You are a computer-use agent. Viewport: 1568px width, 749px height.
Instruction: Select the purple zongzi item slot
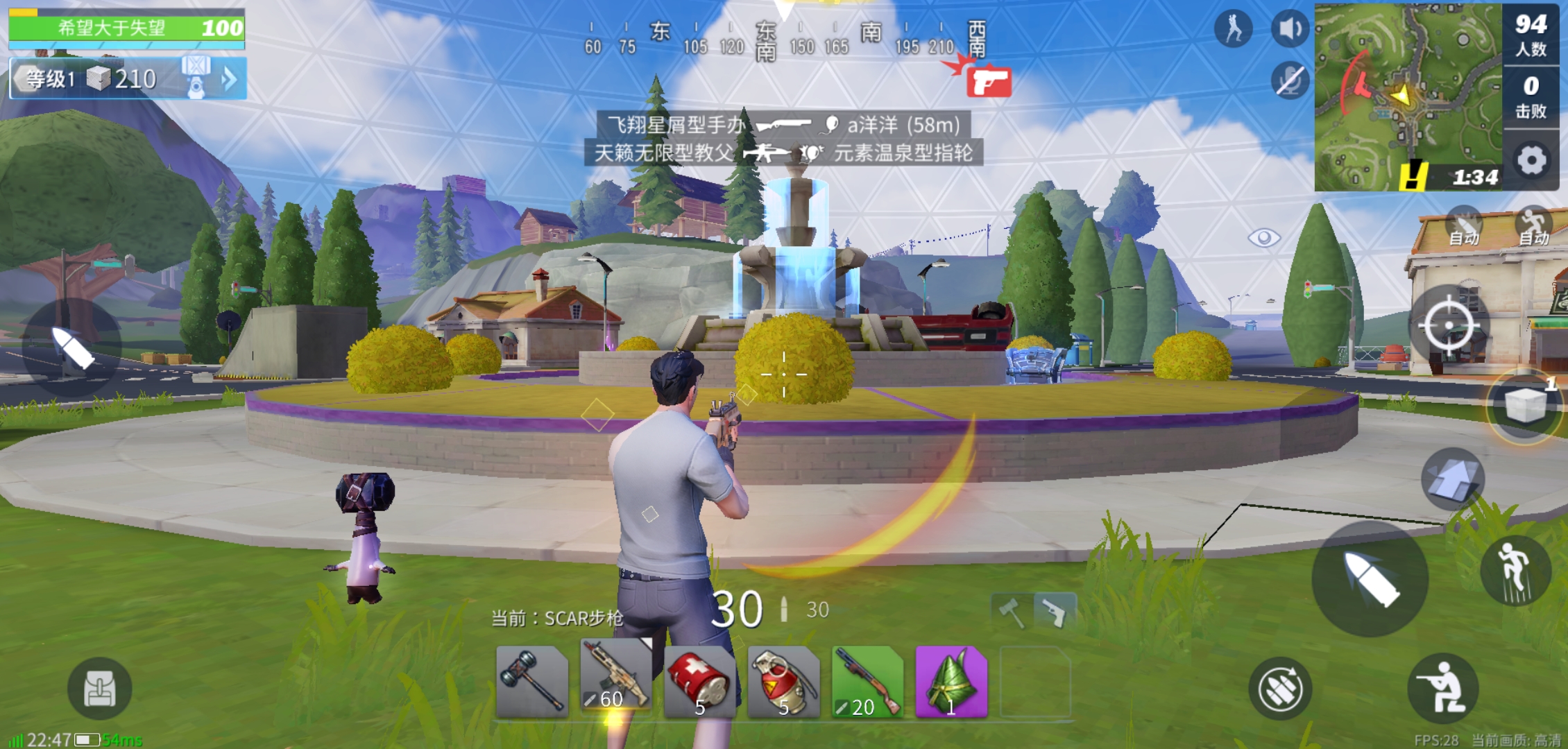pyautogui.click(x=951, y=683)
